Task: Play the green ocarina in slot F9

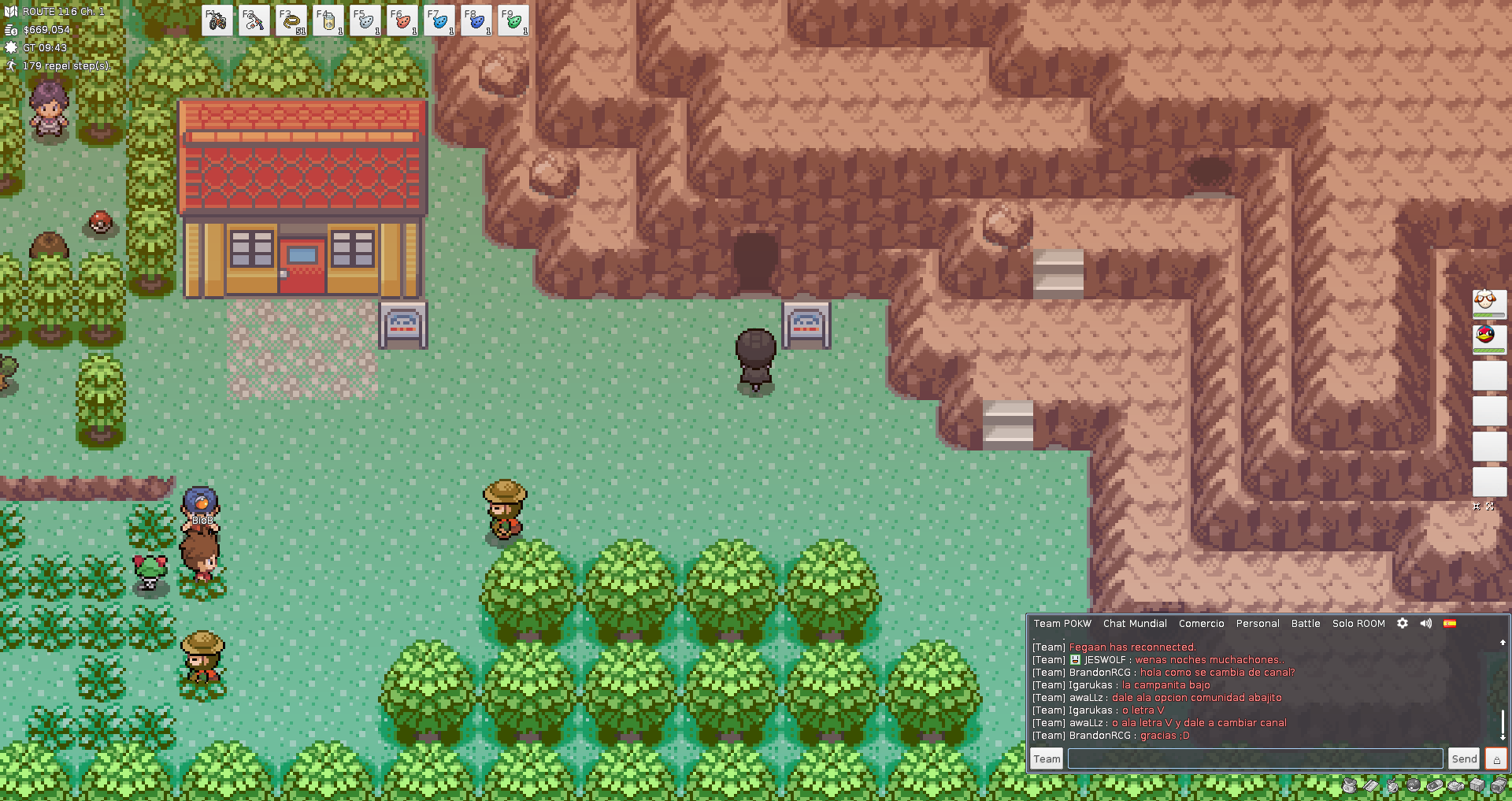Action: [x=513, y=21]
